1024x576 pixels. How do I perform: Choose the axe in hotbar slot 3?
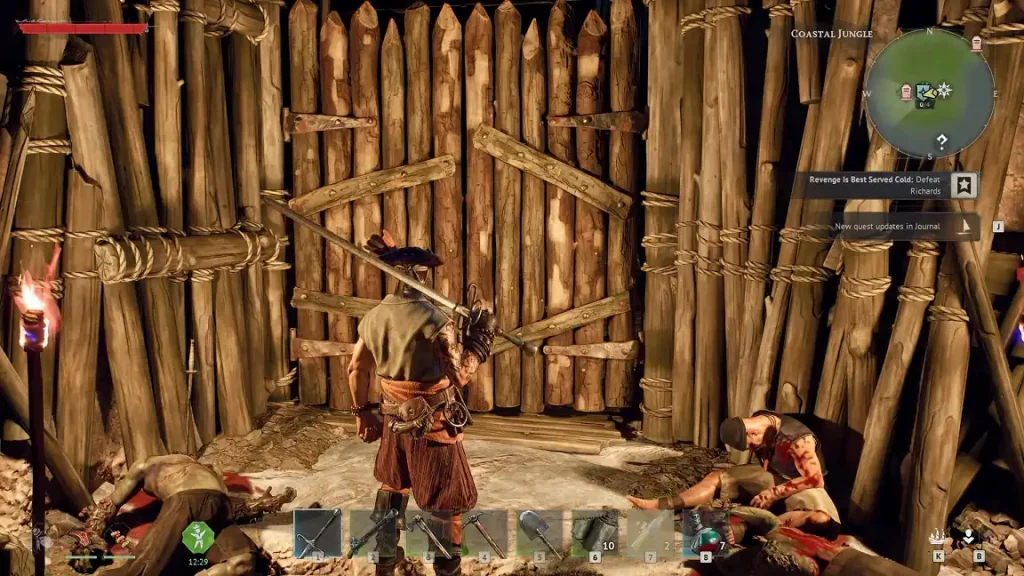pyautogui.click(x=430, y=532)
